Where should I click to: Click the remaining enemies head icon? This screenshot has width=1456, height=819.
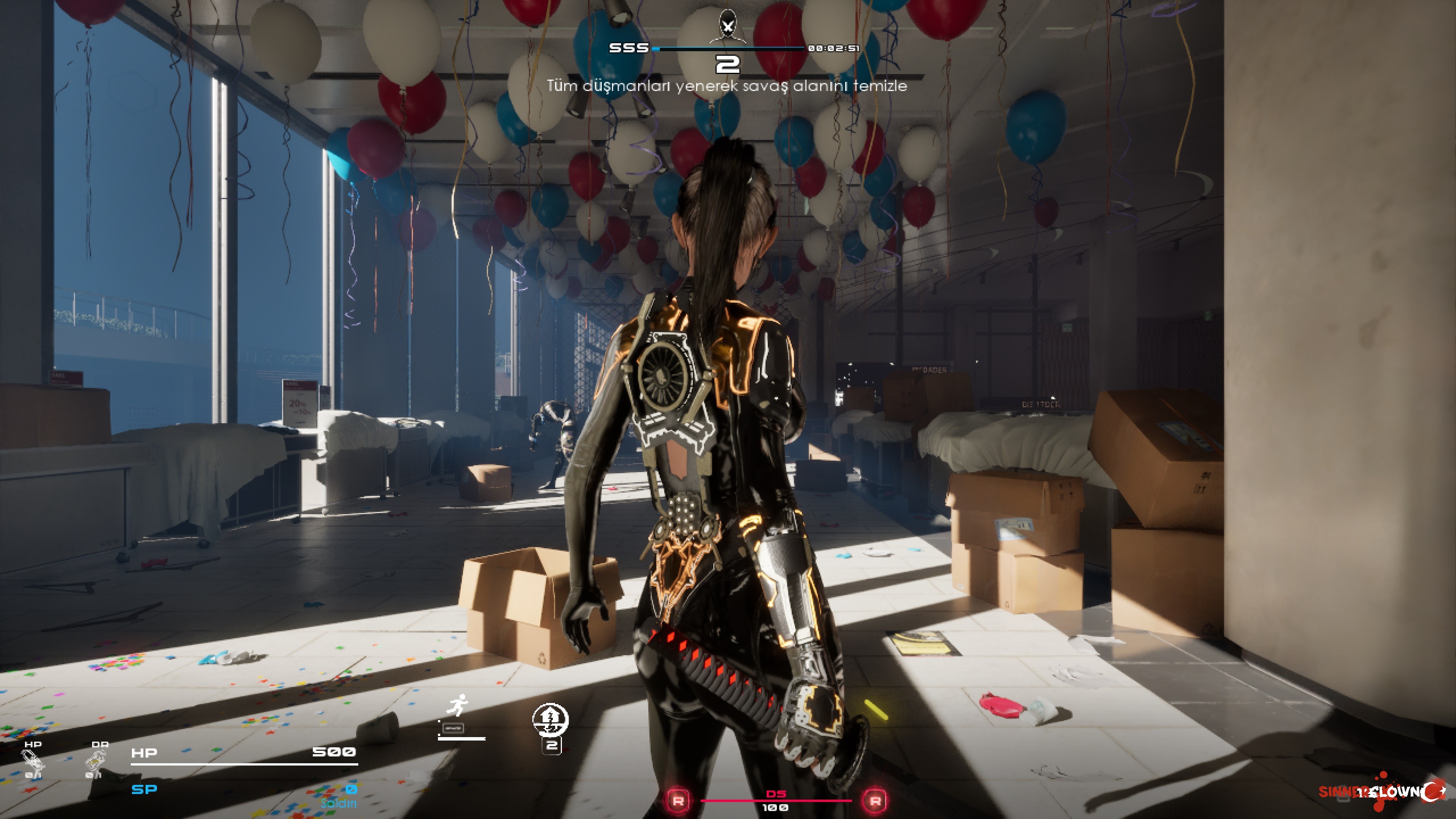click(x=728, y=26)
